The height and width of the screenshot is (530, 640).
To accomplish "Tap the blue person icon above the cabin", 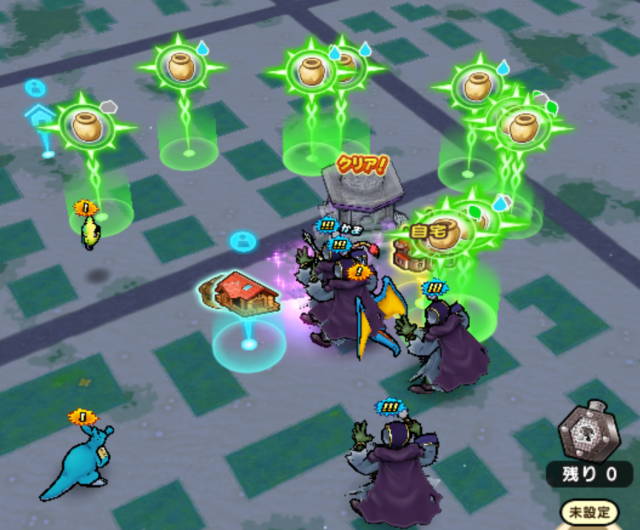I will coord(243,241).
